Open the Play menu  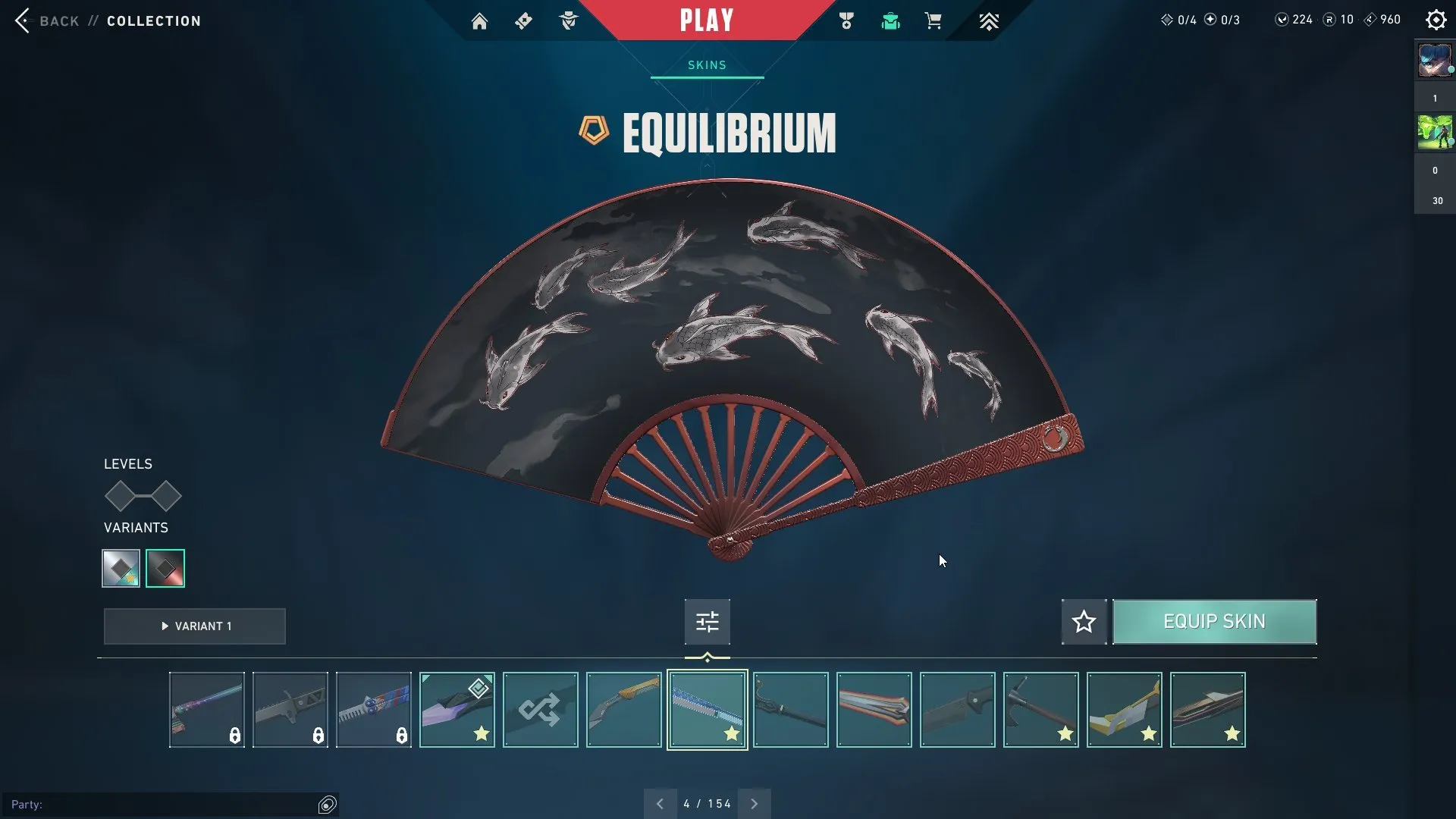click(x=707, y=20)
